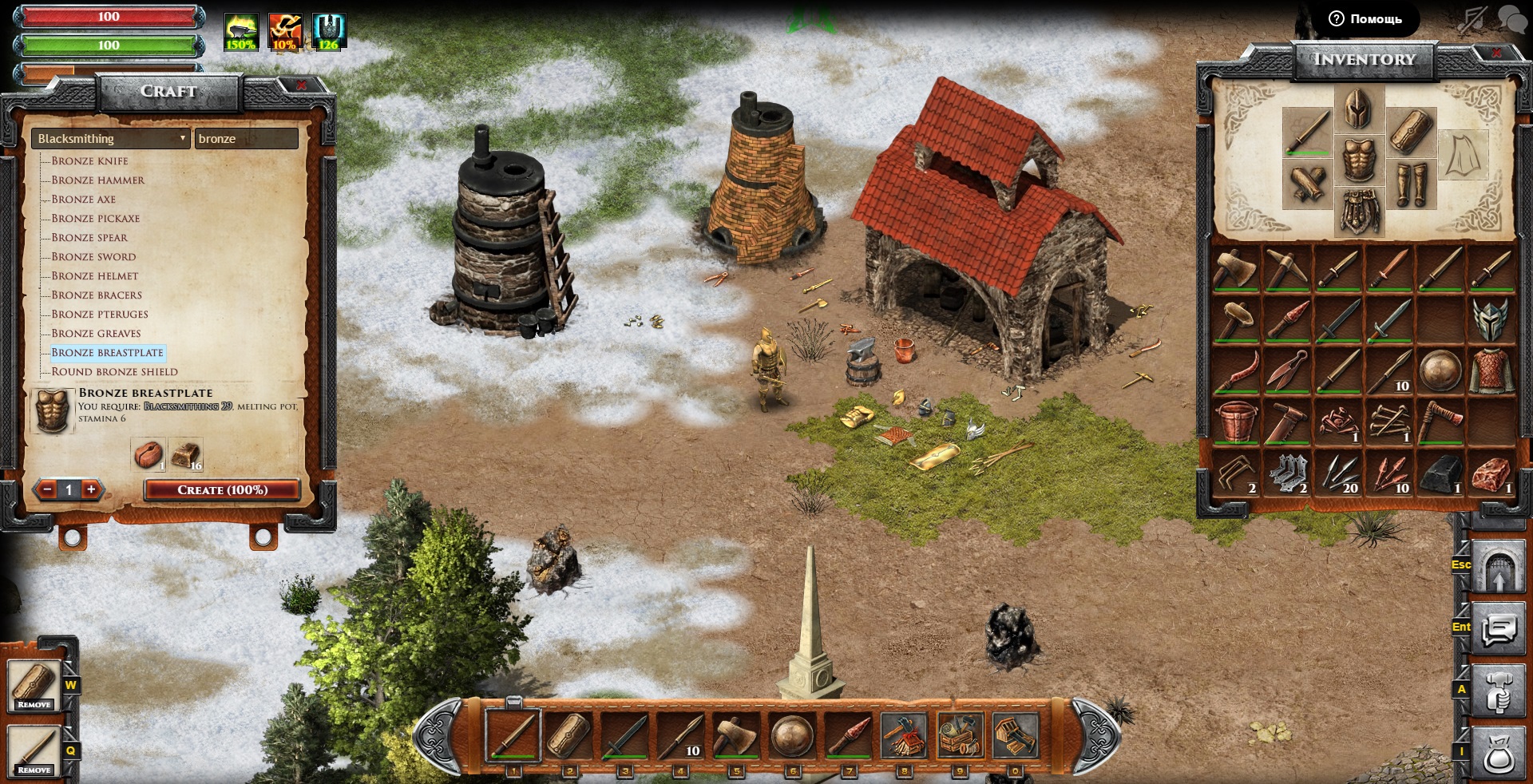Select Bronze Sword recipe
This screenshot has height=784, width=1533.
(x=93, y=256)
